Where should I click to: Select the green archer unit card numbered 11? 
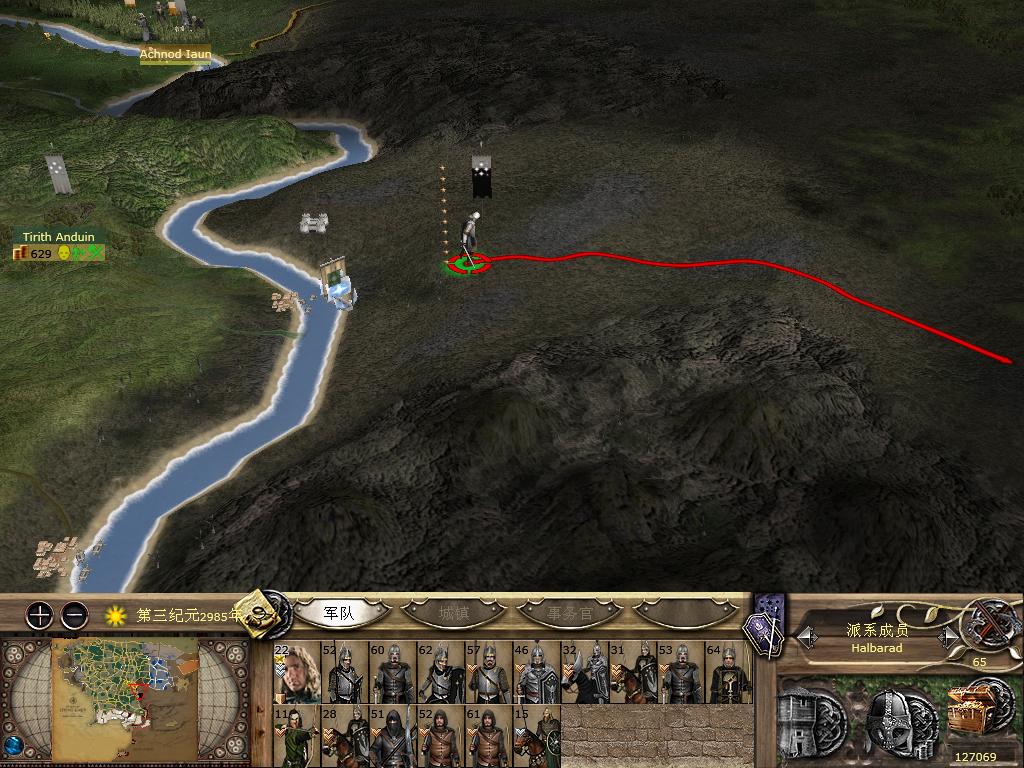pos(295,736)
